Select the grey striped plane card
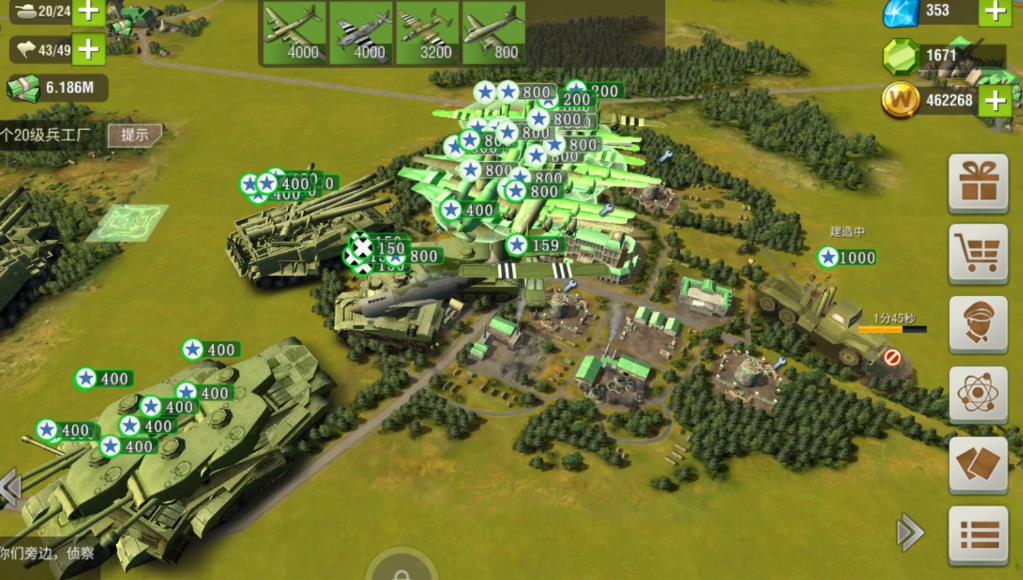The width and height of the screenshot is (1023, 580). (360, 32)
